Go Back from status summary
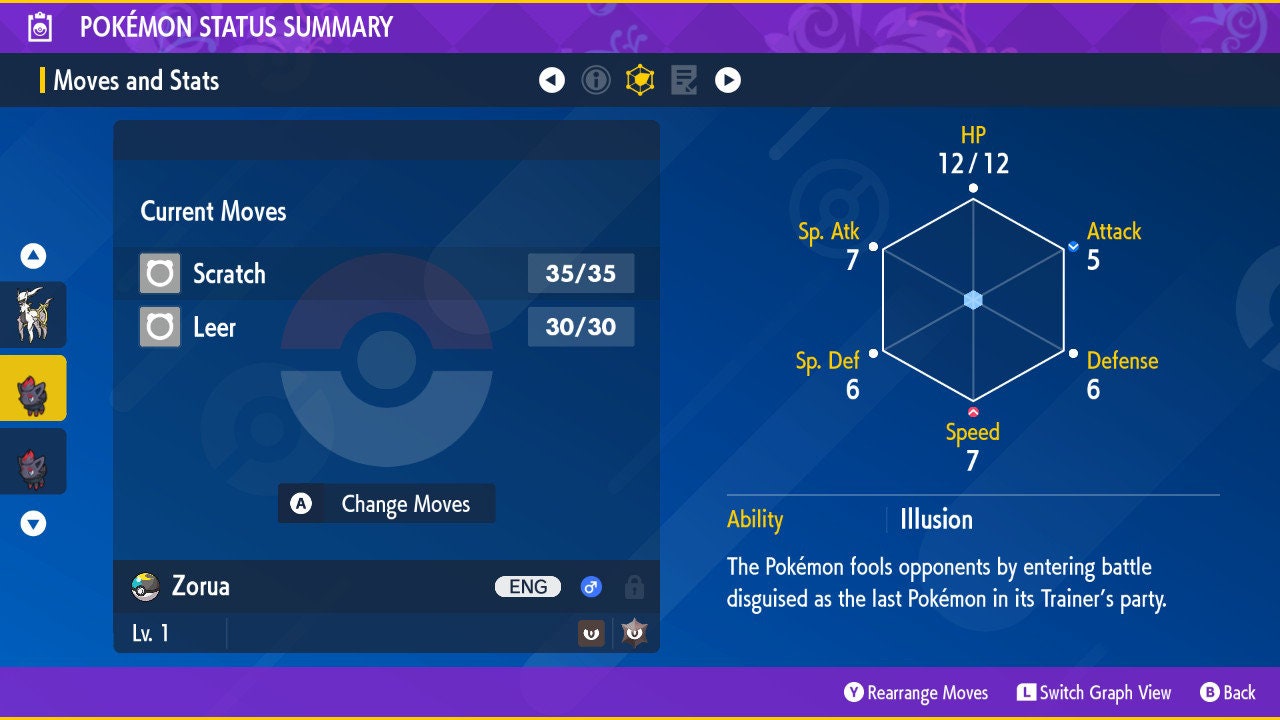Screen dimensions: 1280x720 (1228, 693)
